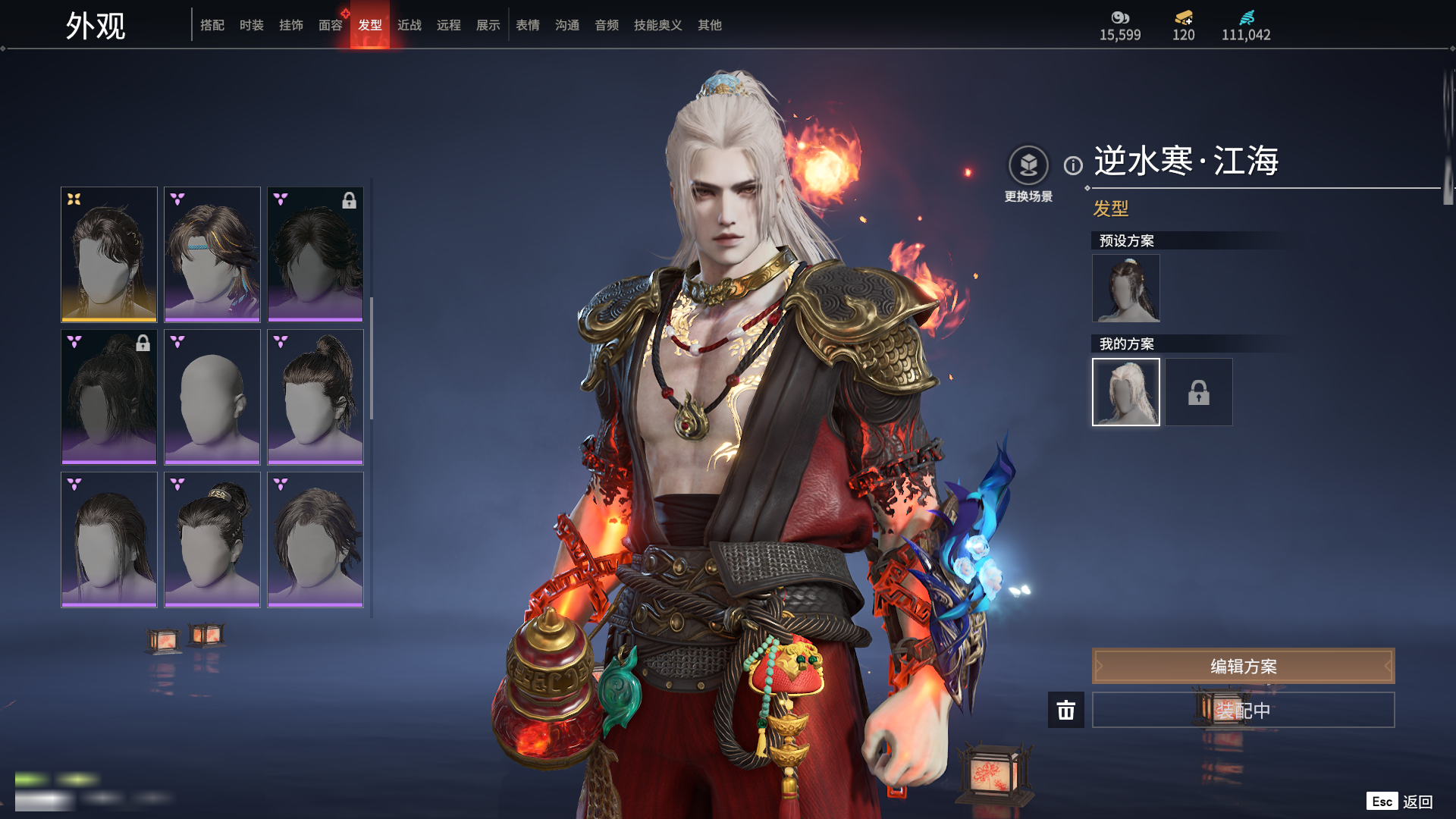Click the locked 我的方案 slot

1199,392
